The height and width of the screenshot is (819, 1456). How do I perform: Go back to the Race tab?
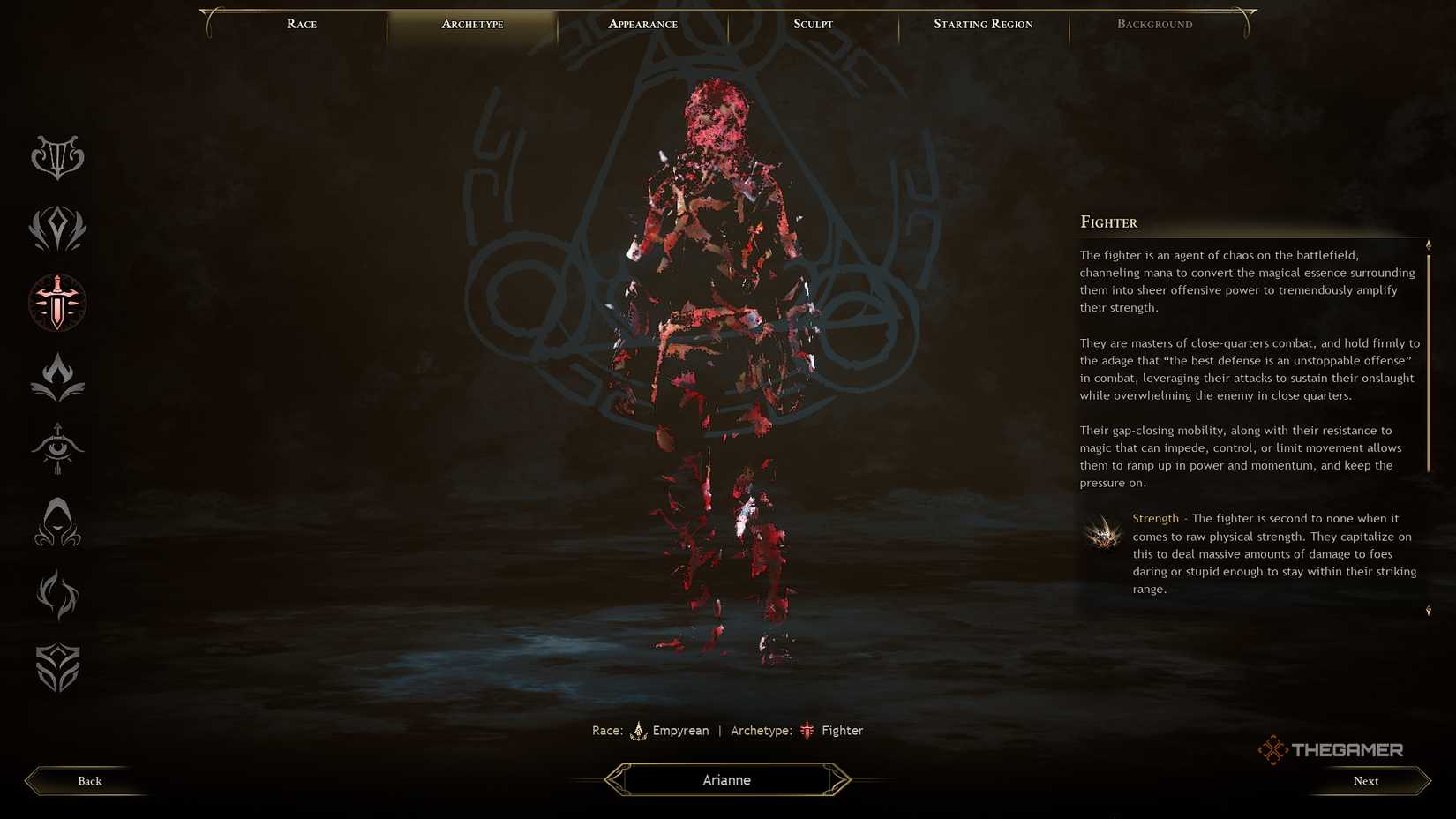(x=301, y=24)
